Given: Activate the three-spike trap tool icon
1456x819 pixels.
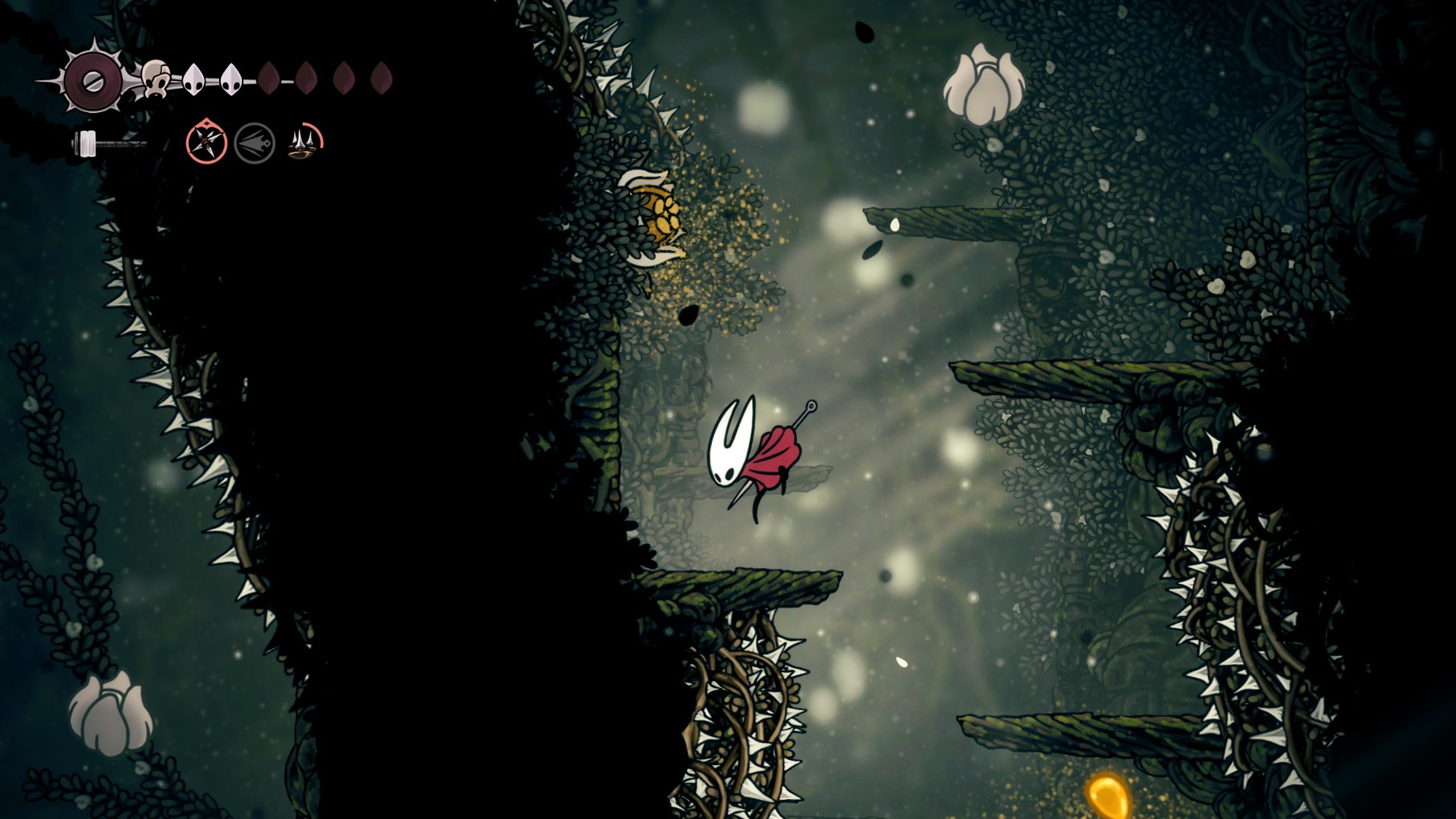Looking at the screenshot, I should tap(305, 142).
